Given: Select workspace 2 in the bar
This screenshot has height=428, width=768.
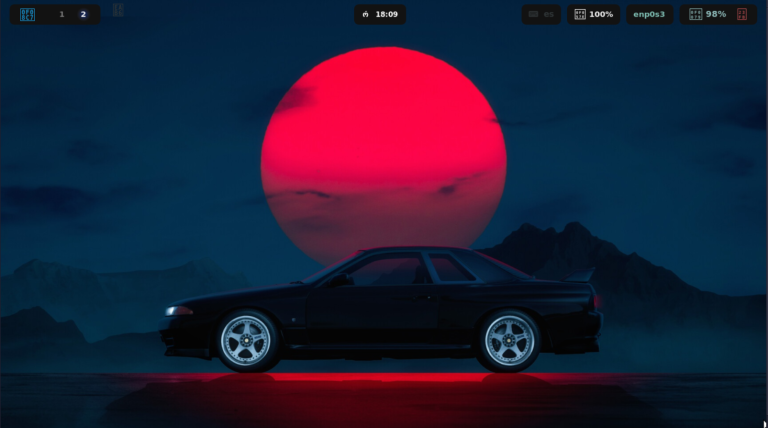Looking at the screenshot, I should click(83, 14).
